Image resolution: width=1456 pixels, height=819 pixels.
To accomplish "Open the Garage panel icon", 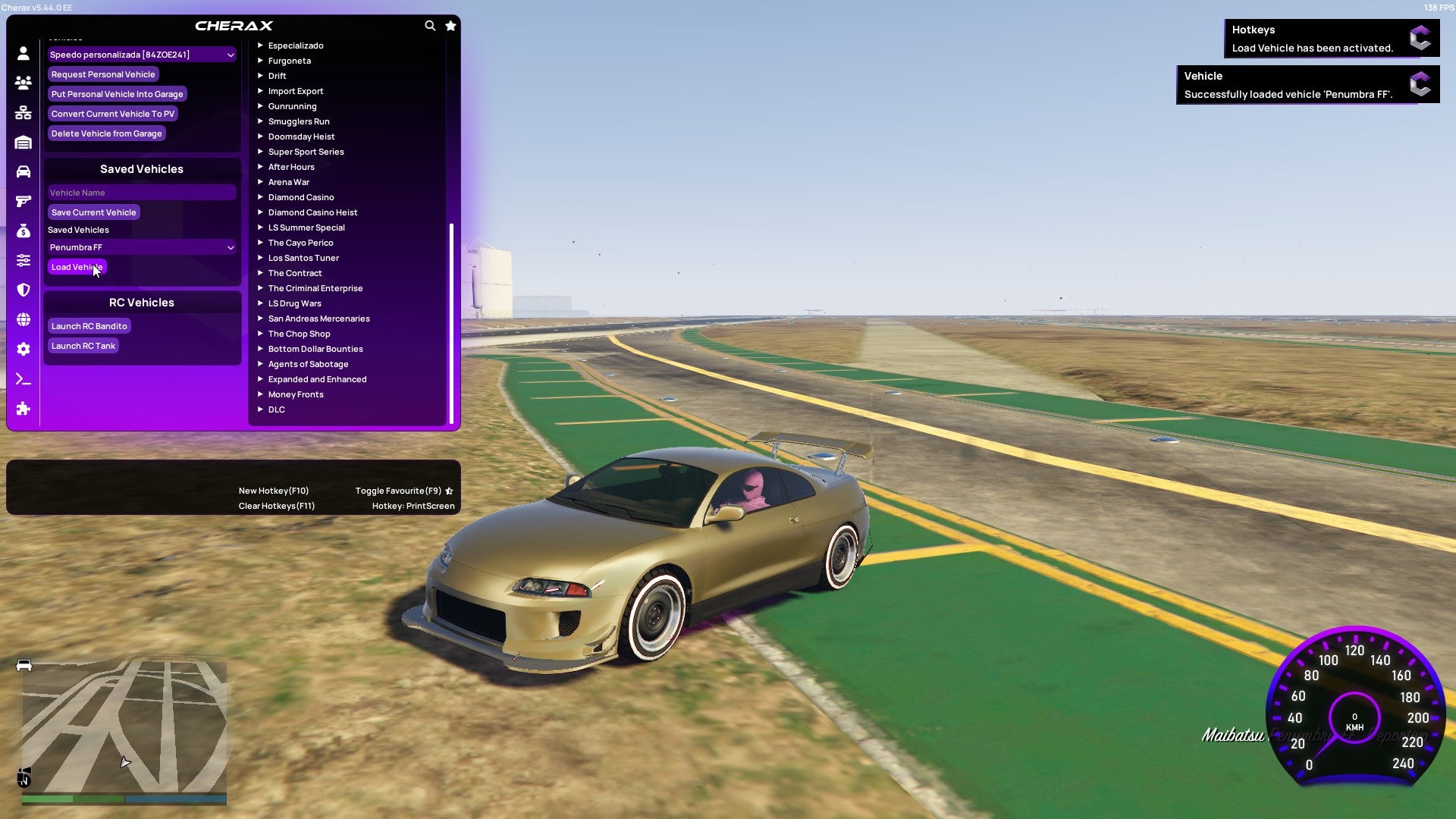I will click(x=23, y=142).
